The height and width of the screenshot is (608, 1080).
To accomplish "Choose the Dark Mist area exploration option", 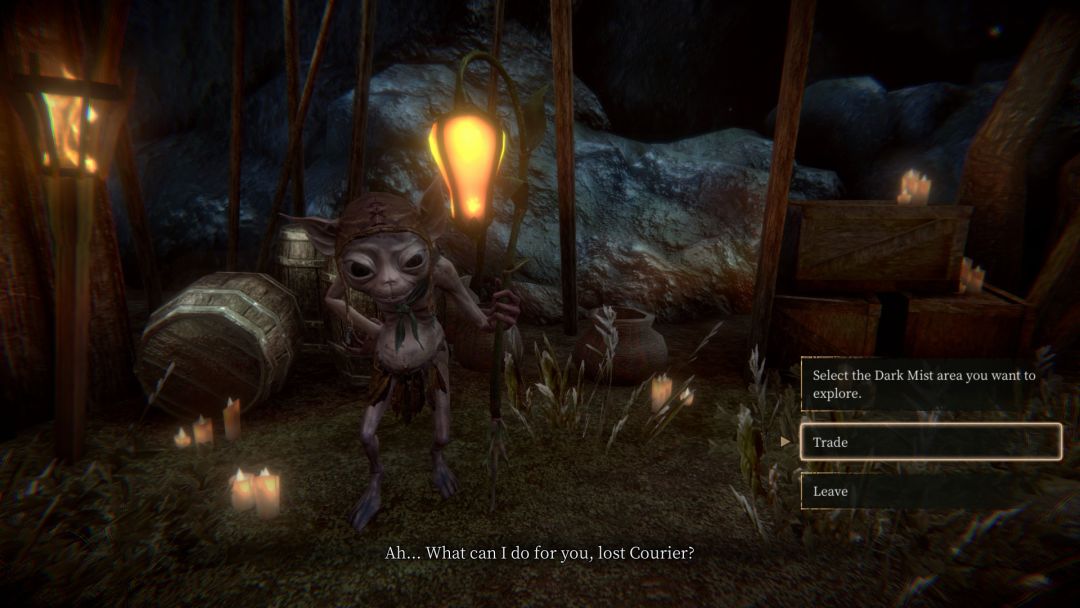I will (x=930, y=384).
